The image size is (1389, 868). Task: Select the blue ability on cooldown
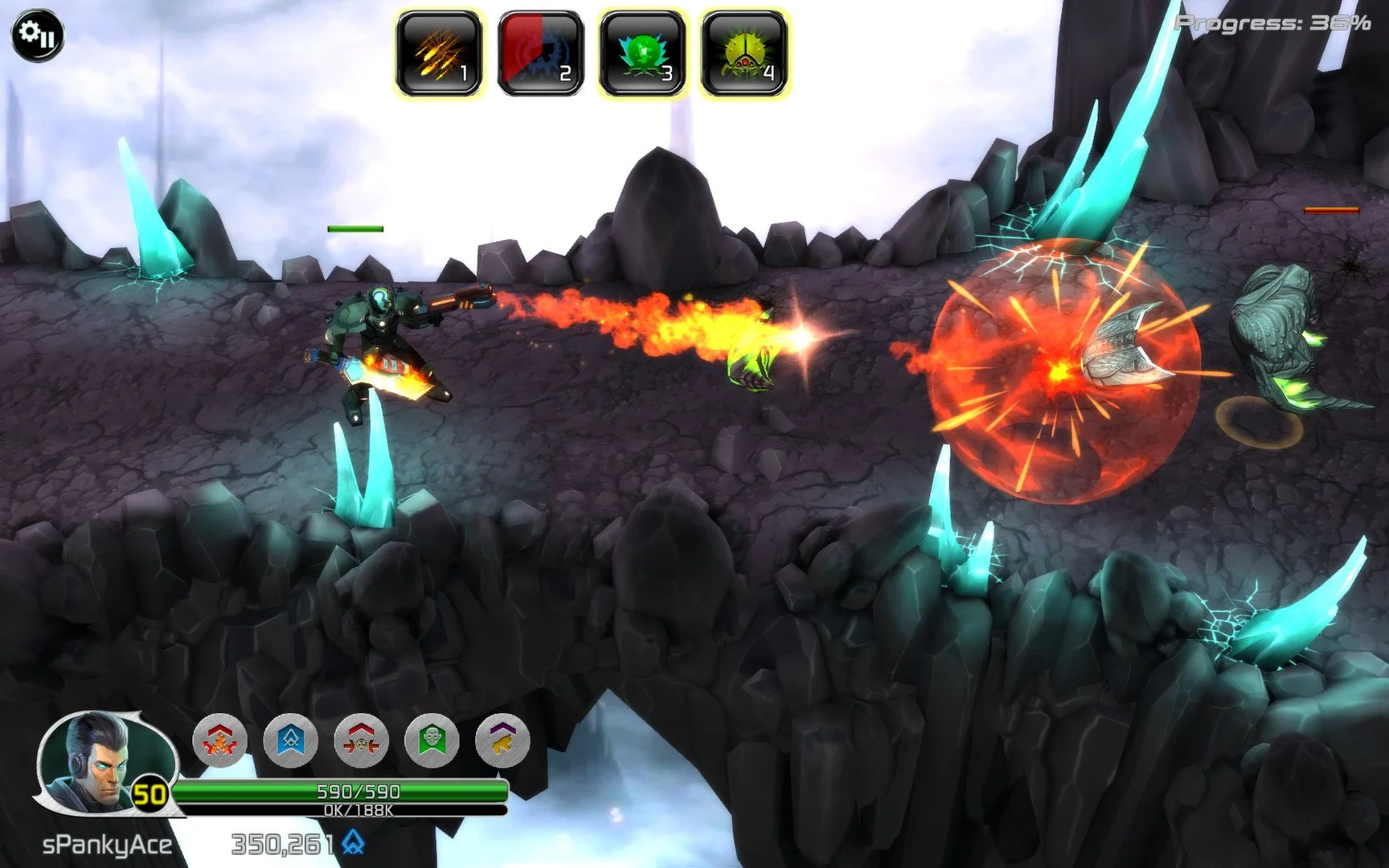tap(540, 55)
